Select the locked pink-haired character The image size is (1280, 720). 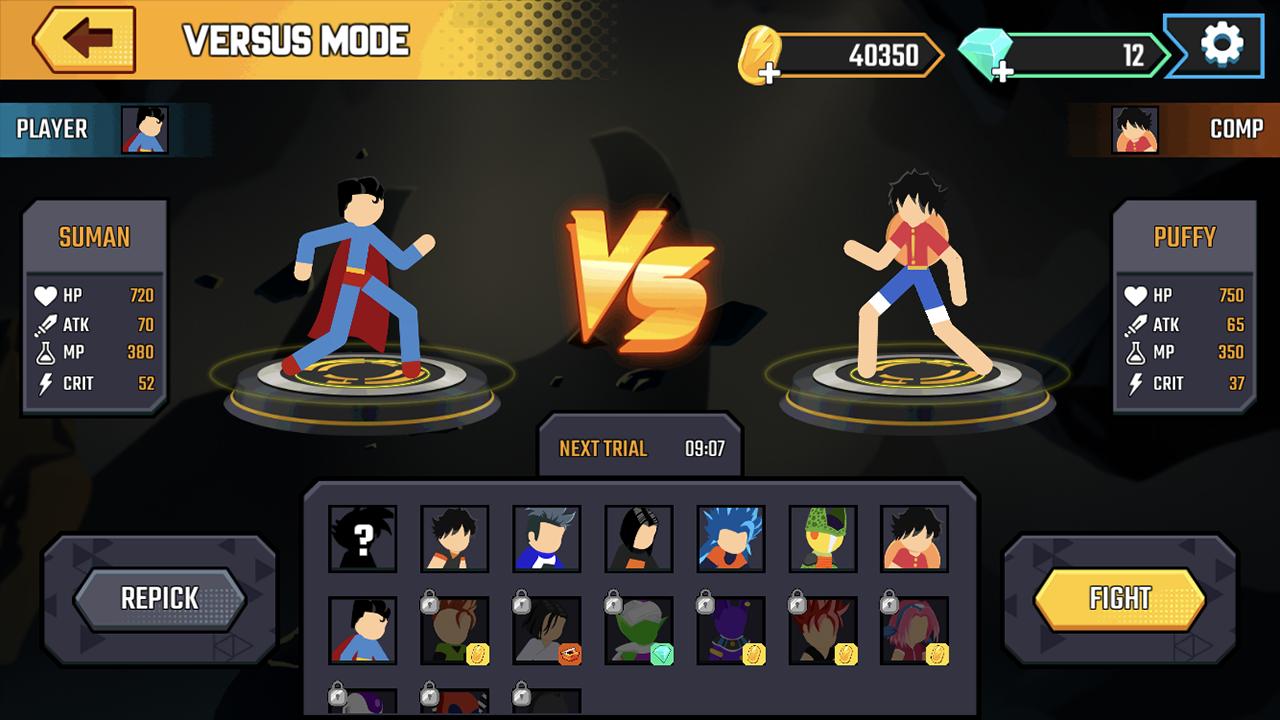click(x=915, y=630)
